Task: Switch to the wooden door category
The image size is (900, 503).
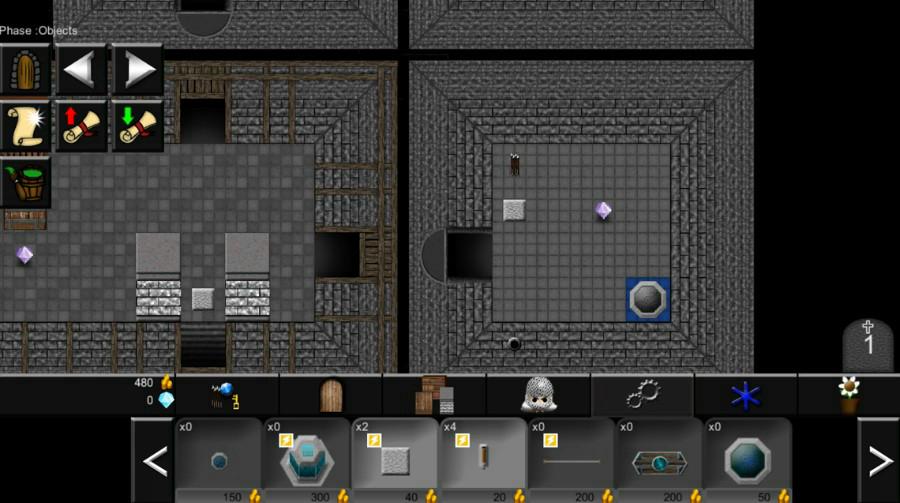Action: pyautogui.click(x=331, y=395)
